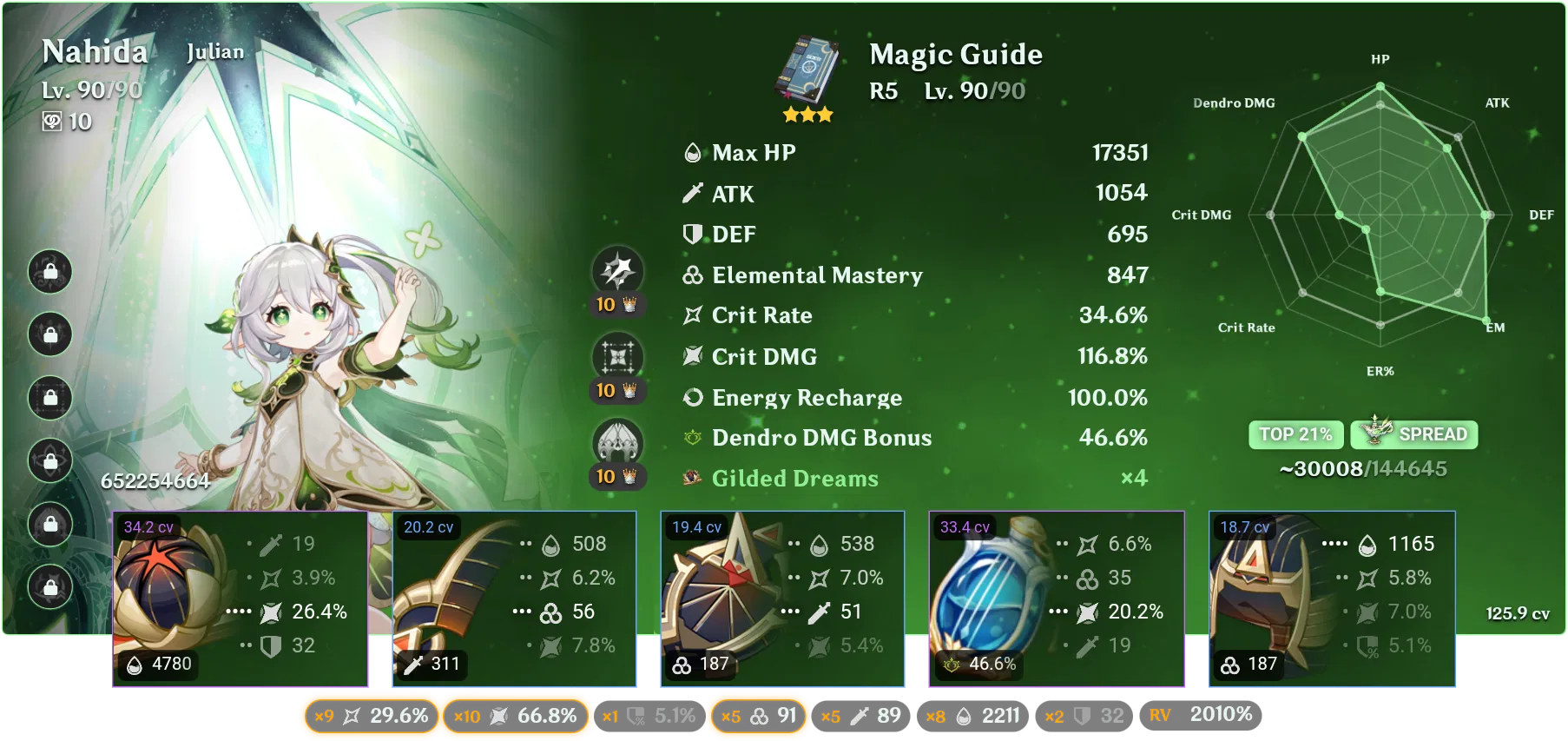Open the SPREAD damage tab

point(1413,434)
